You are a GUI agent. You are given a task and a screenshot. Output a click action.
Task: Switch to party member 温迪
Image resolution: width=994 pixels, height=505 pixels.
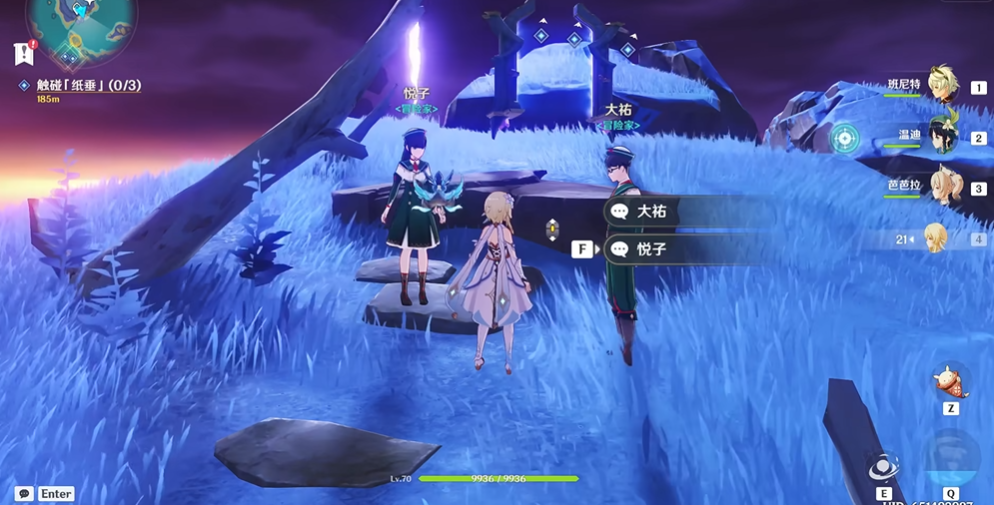coord(941,137)
